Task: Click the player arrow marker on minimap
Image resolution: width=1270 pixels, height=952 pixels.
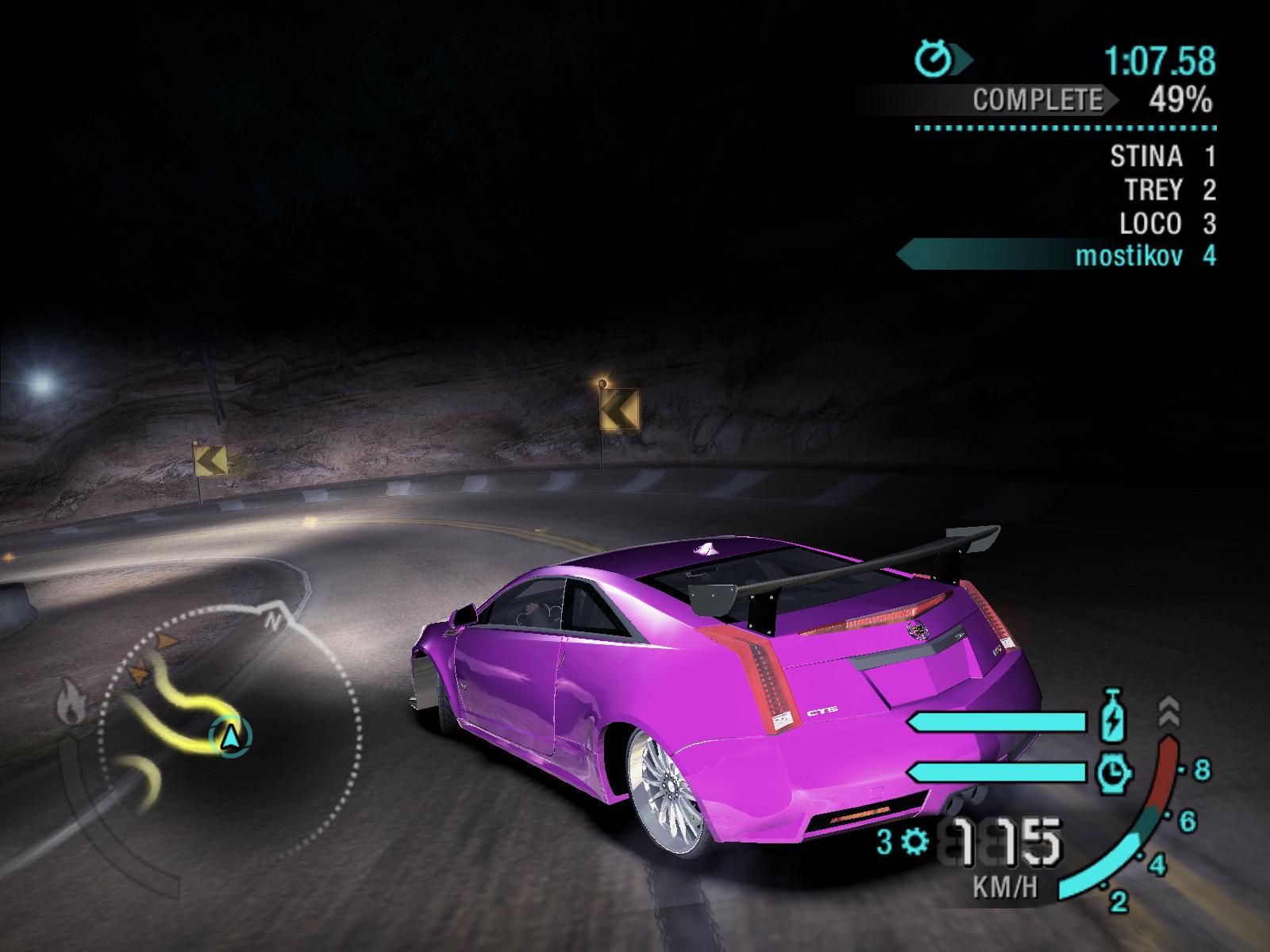Action: 230,737
